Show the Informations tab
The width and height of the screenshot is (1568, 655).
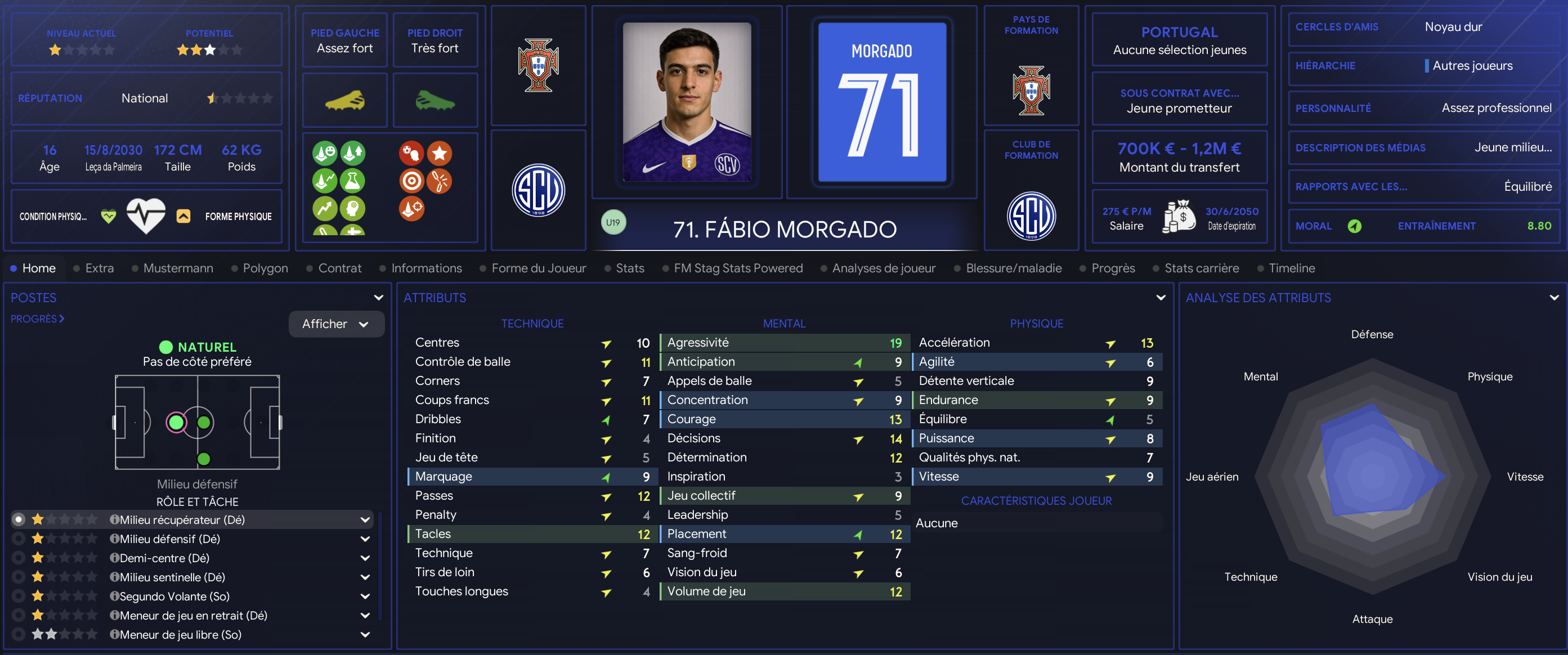pos(426,268)
